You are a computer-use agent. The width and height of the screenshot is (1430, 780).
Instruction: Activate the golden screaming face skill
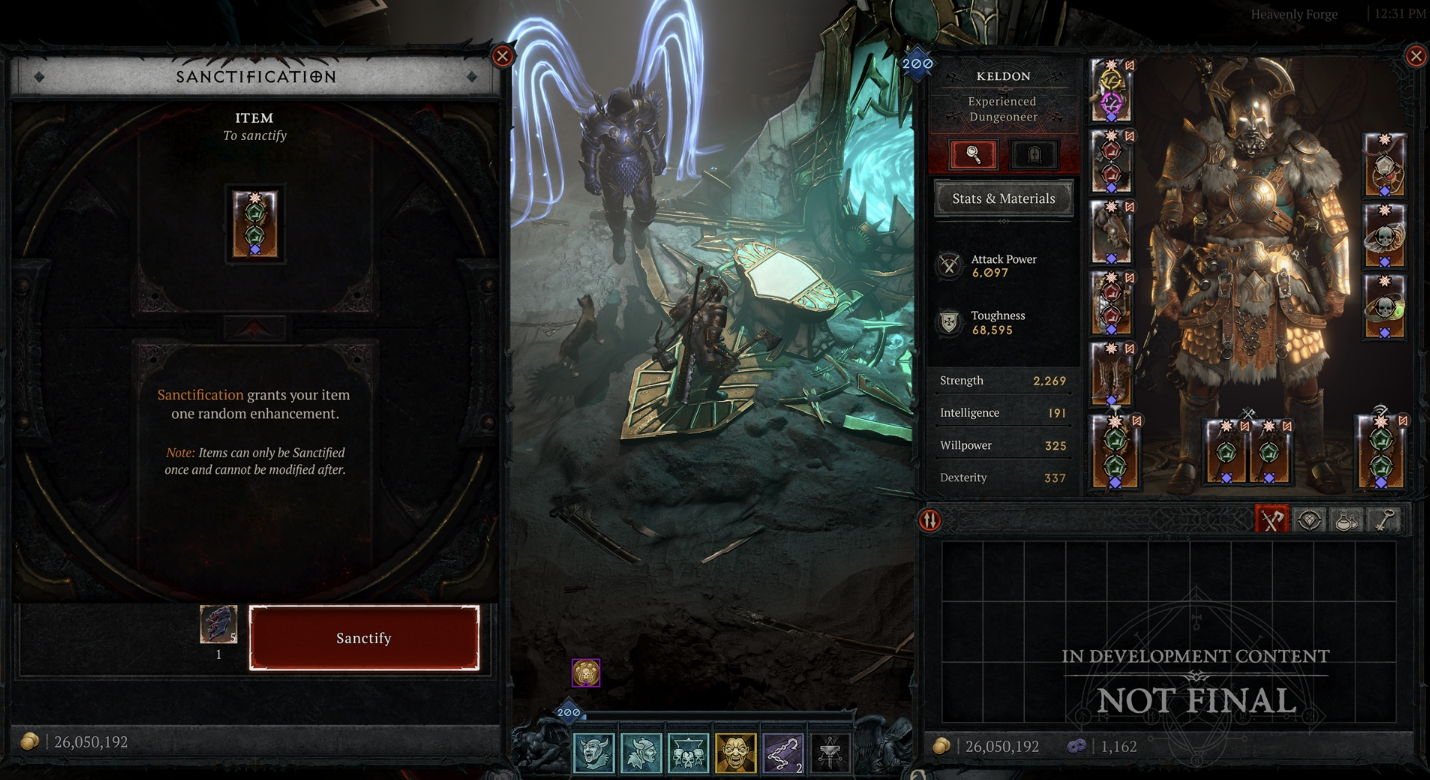coord(735,752)
